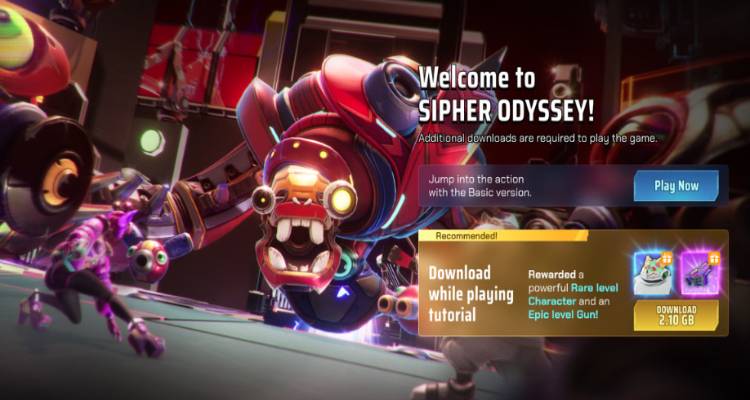Click the Play Now button
Viewport: 750px width, 400px height.
point(676,185)
